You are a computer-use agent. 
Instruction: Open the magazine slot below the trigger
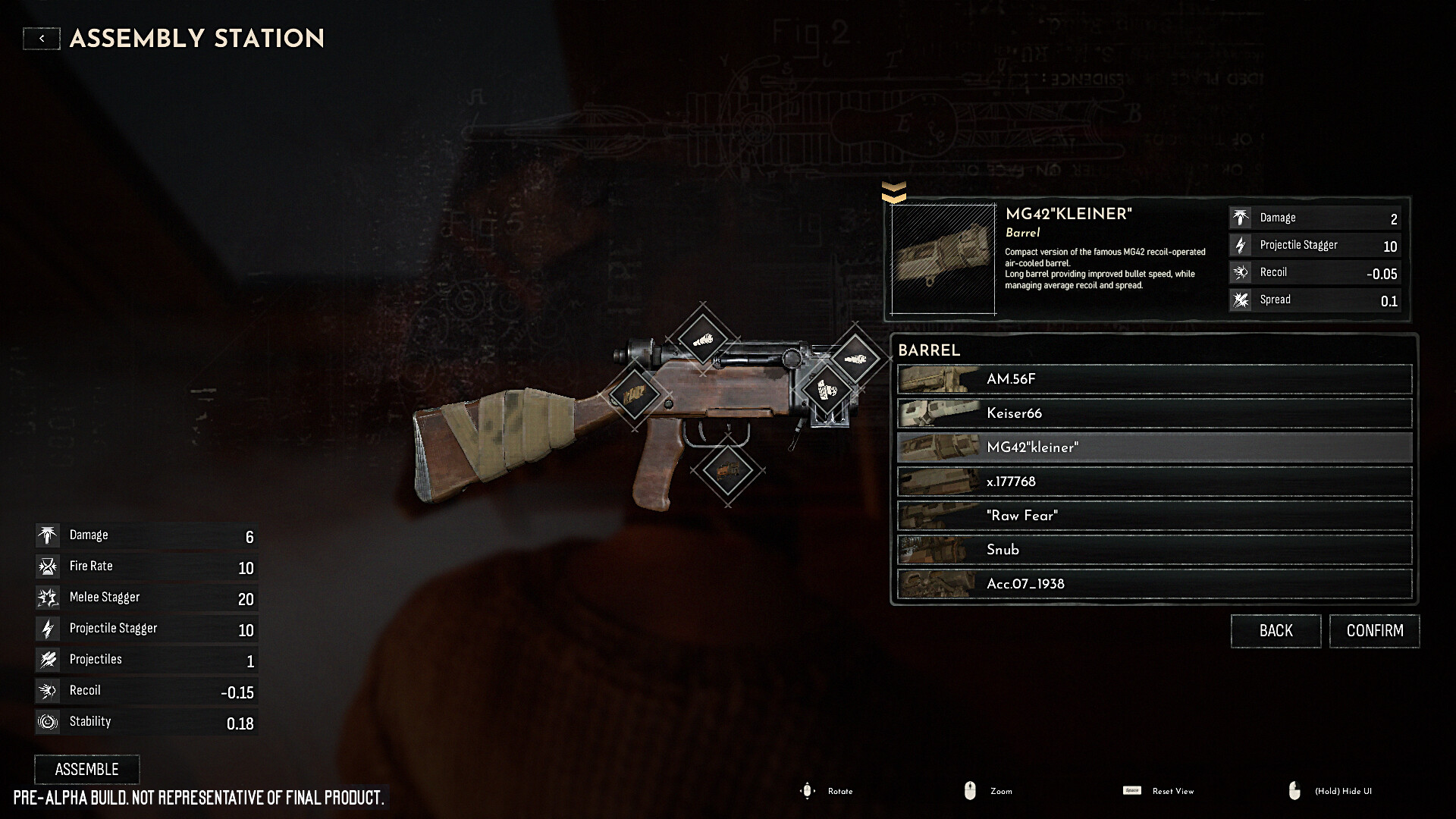tap(727, 470)
